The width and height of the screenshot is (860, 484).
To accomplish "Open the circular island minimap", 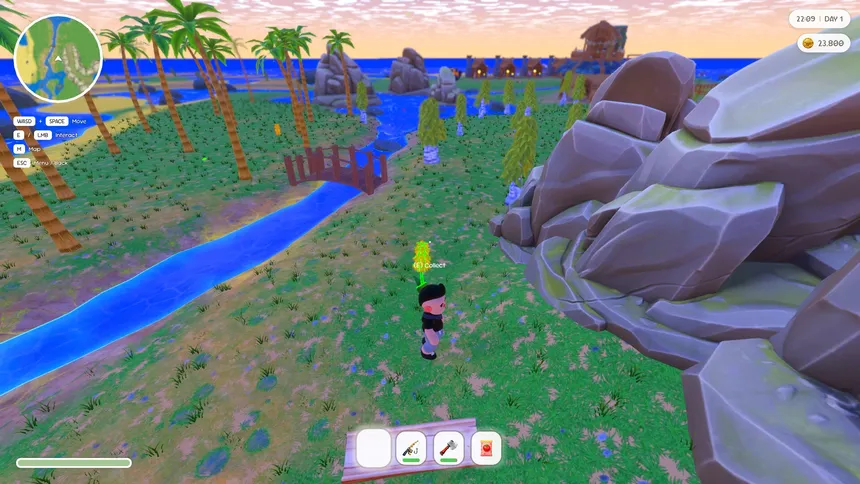I will pos(59,59).
